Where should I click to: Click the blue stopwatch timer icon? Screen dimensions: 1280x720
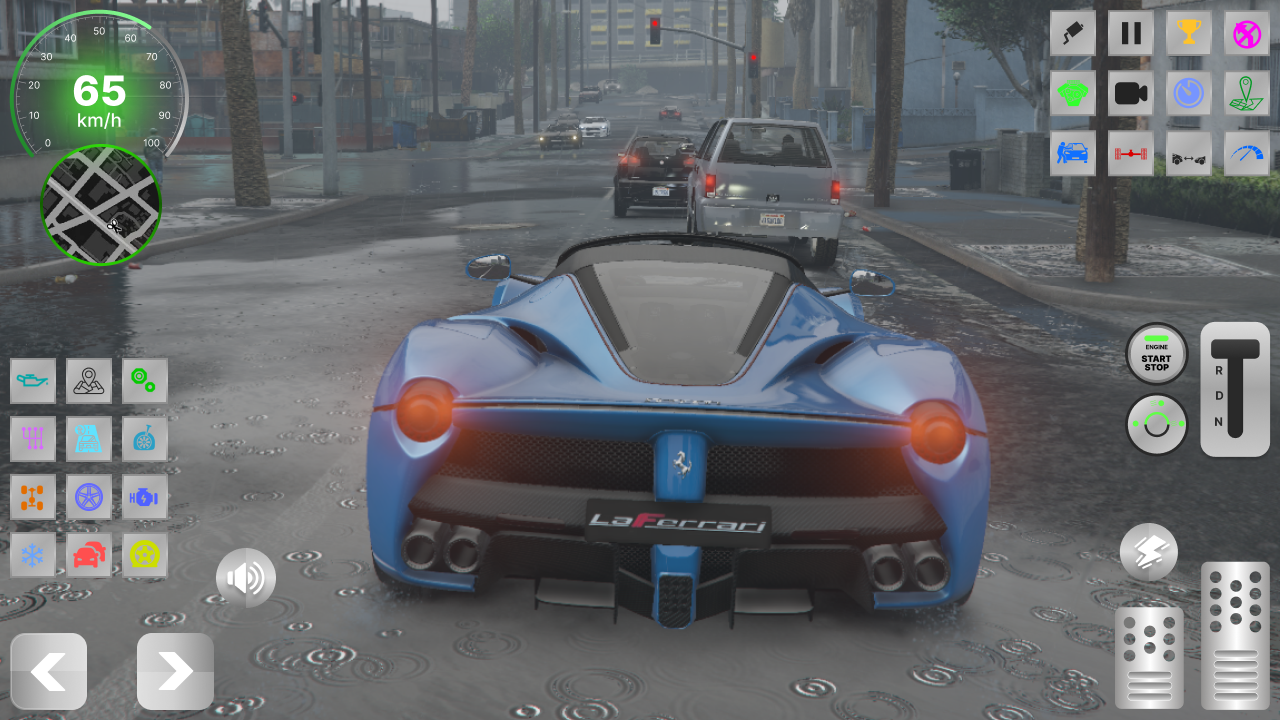(x=1188, y=93)
